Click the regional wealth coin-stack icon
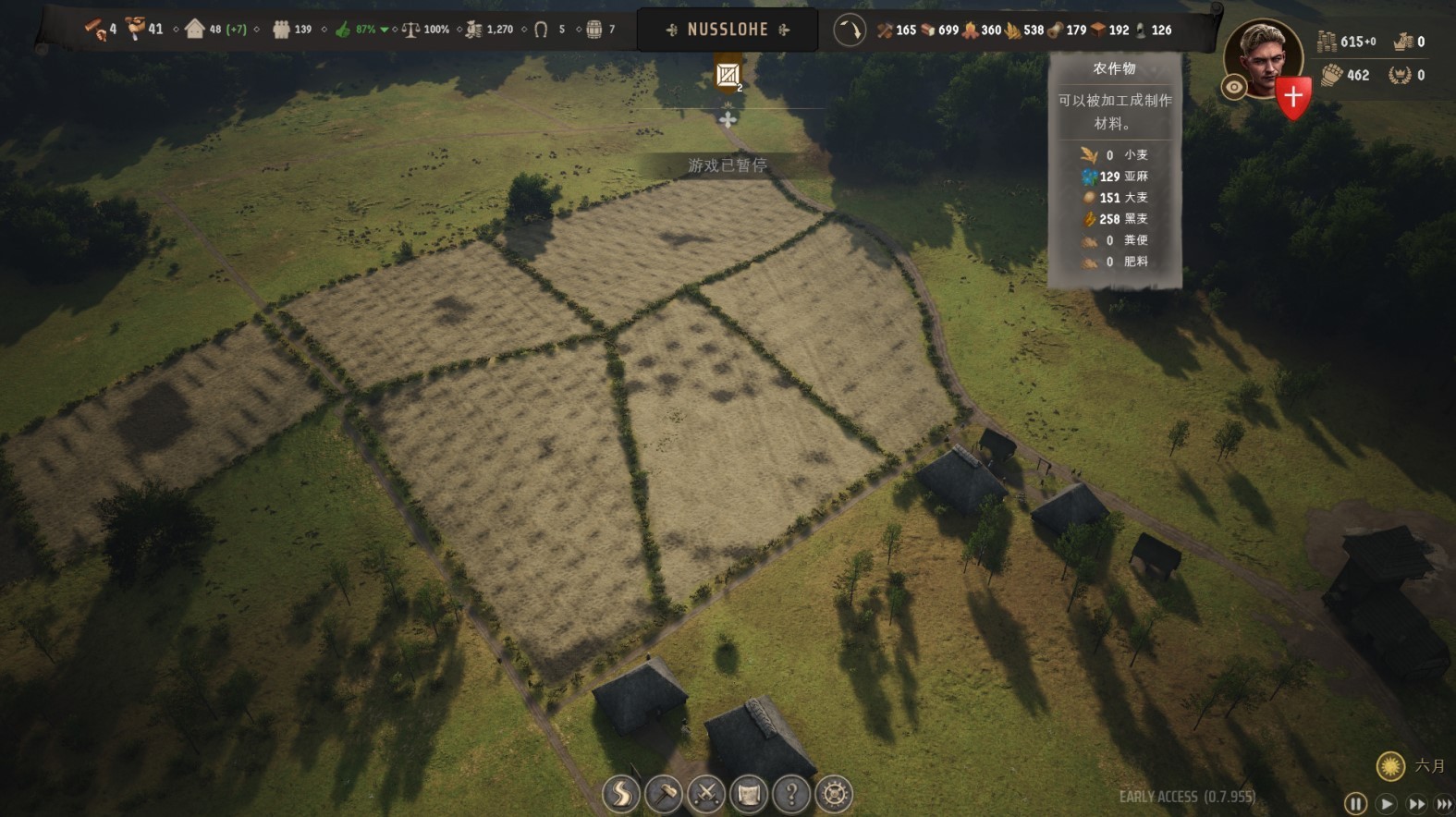The height and width of the screenshot is (817, 1456). (1328, 41)
